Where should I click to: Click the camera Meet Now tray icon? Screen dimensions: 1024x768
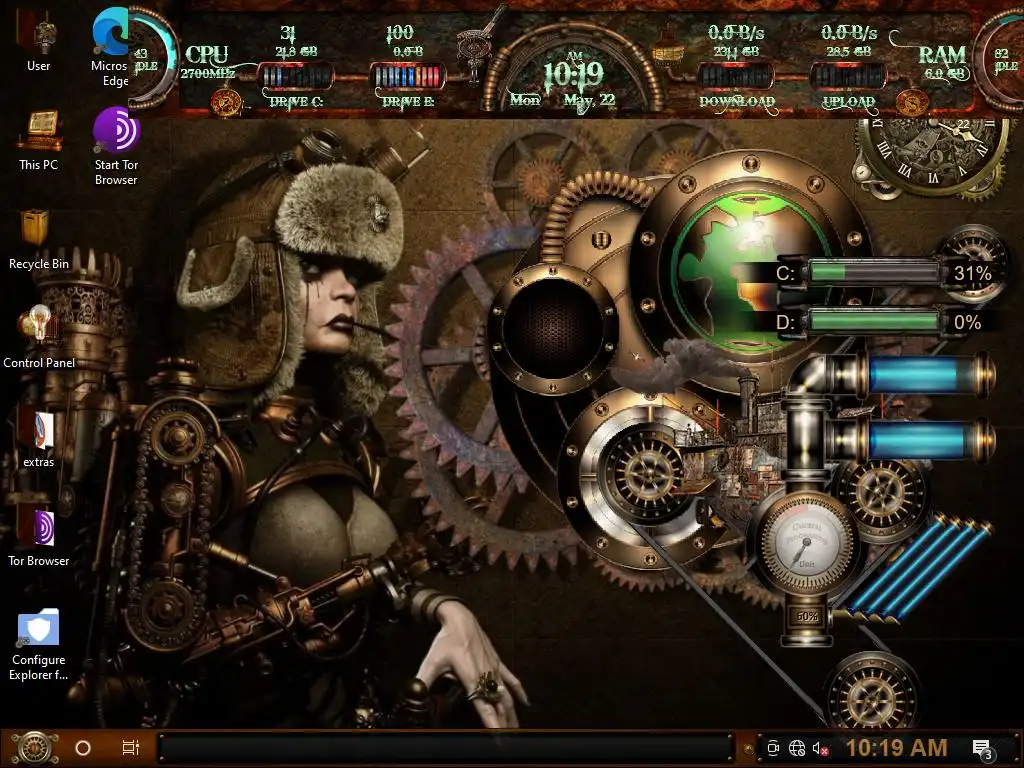[773, 748]
